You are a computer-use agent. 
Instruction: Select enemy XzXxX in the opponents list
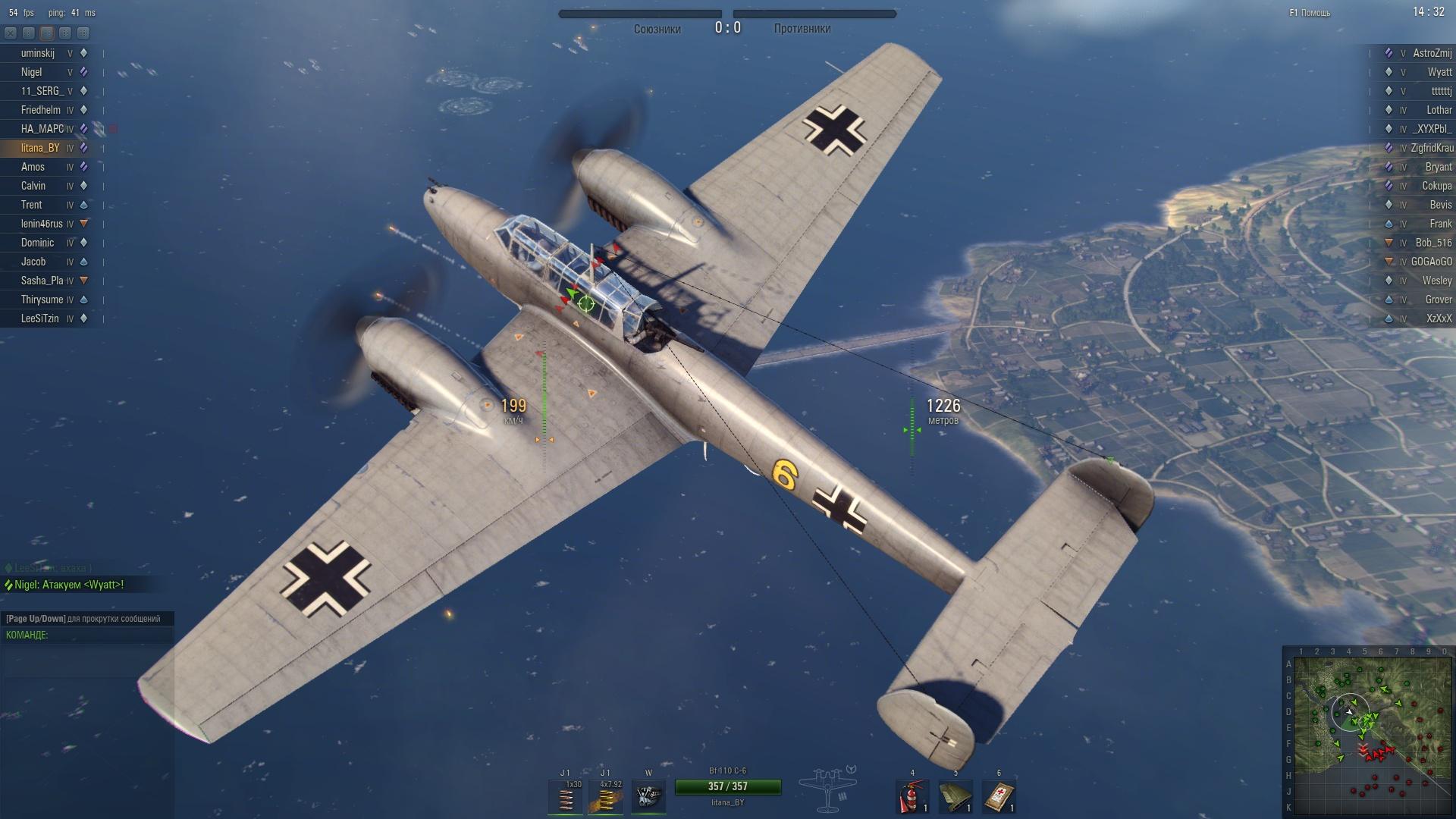click(1439, 318)
